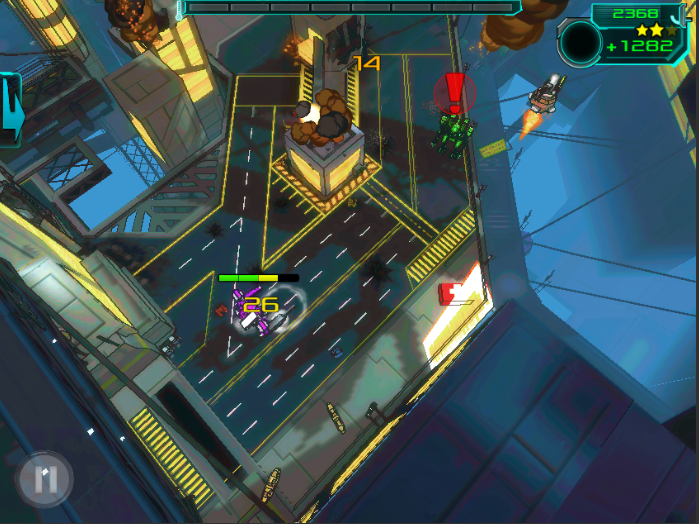Open the cyan arrow side panel tab
The image size is (699, 524).
[x=10, y=108]
